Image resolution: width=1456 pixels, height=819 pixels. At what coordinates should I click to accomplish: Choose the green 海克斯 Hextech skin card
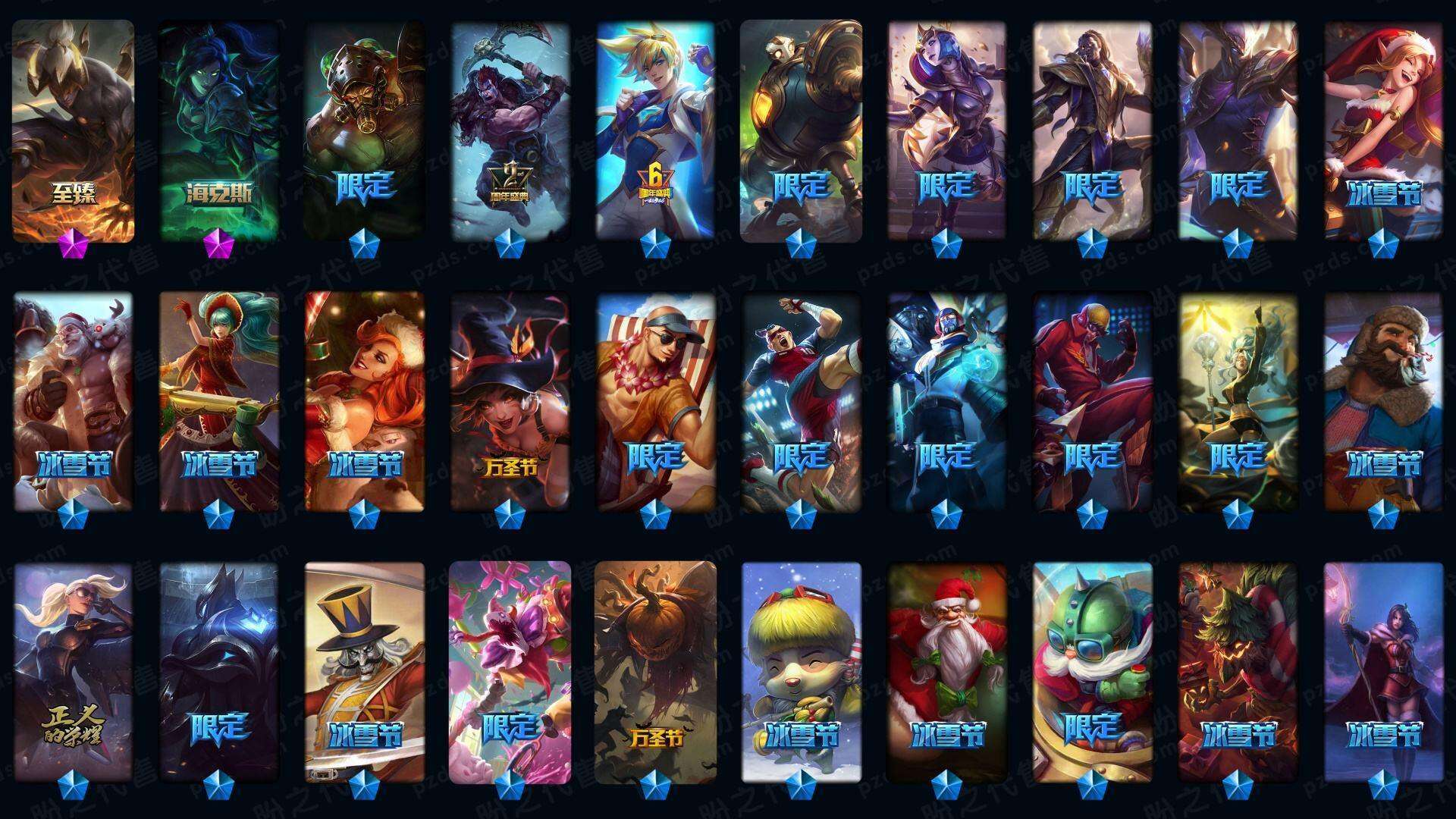click(218, 130)
